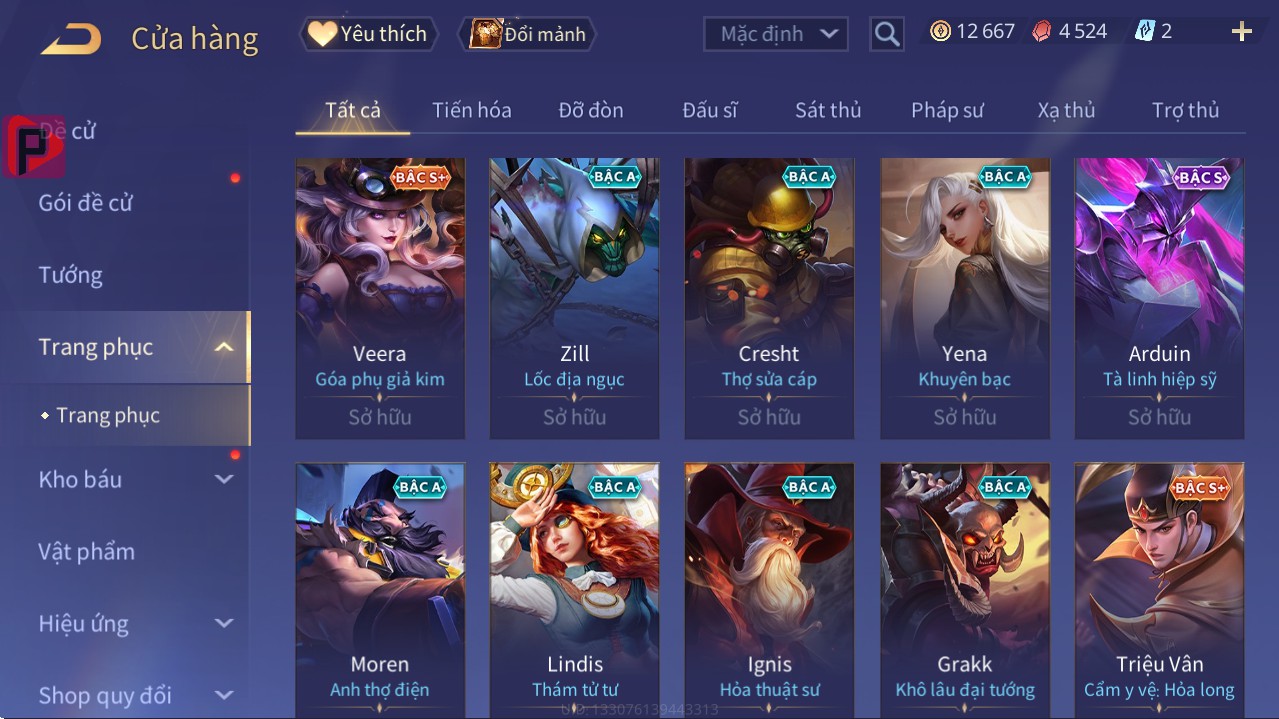
Task: Switch to the Pháp sư tab
Action: click(x=947, y=110)
